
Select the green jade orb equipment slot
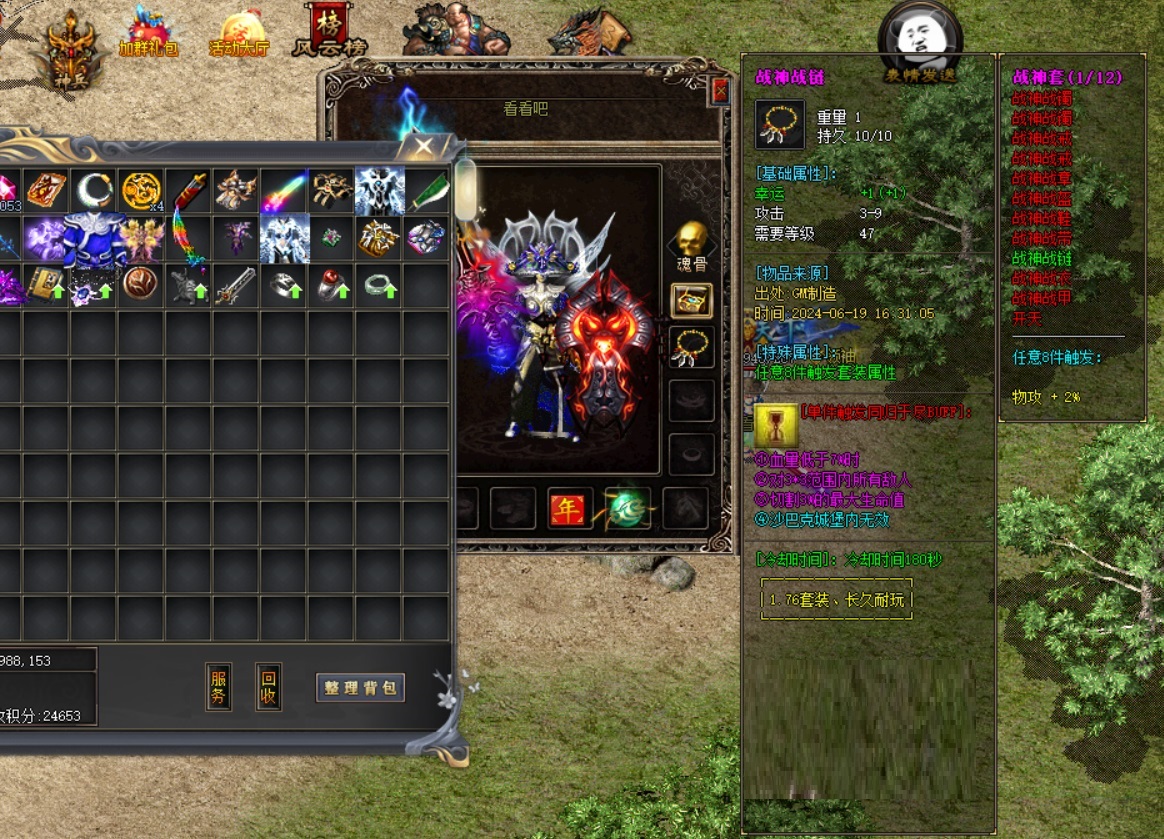coord(628,508)
